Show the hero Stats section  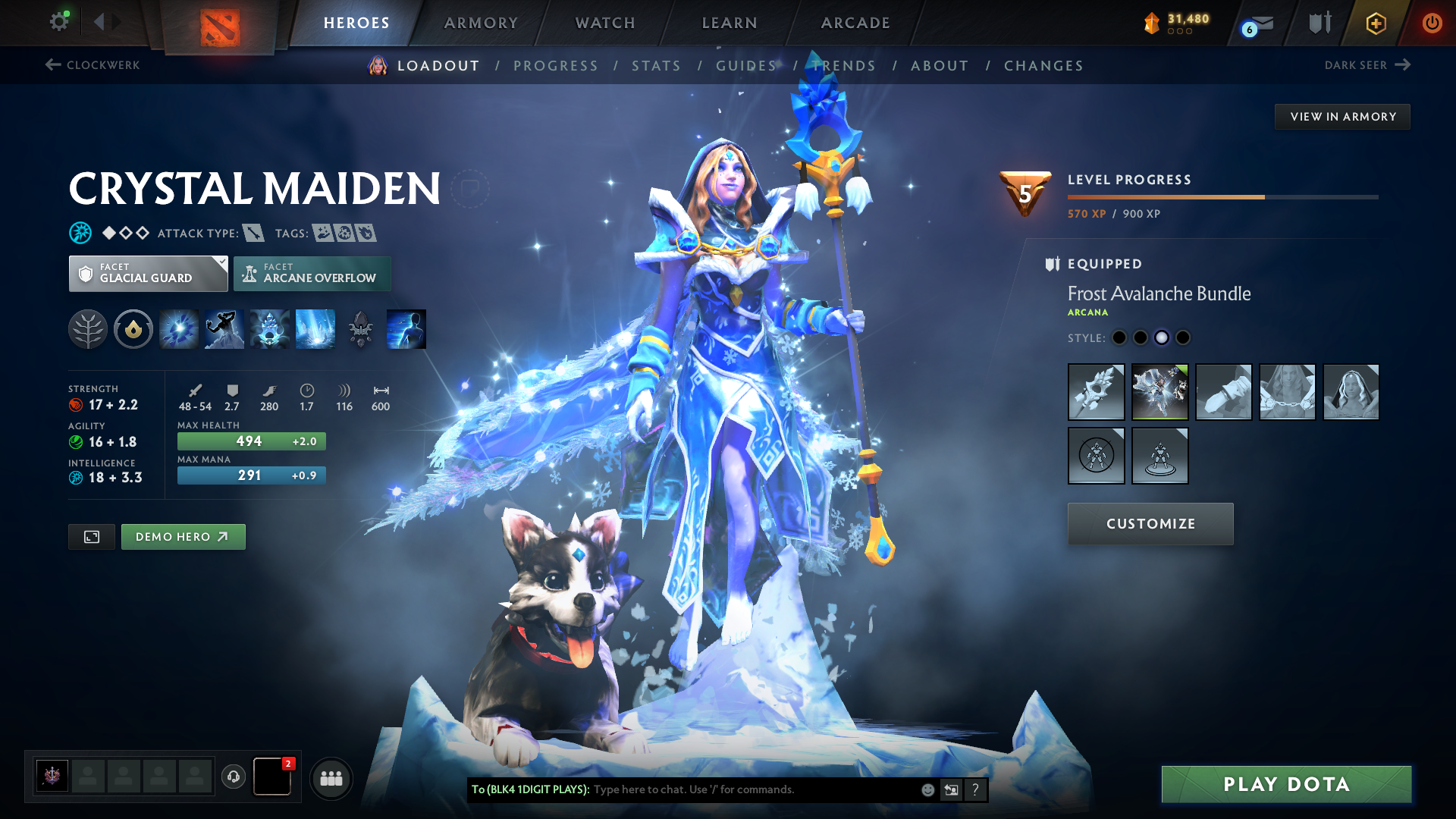656,66
